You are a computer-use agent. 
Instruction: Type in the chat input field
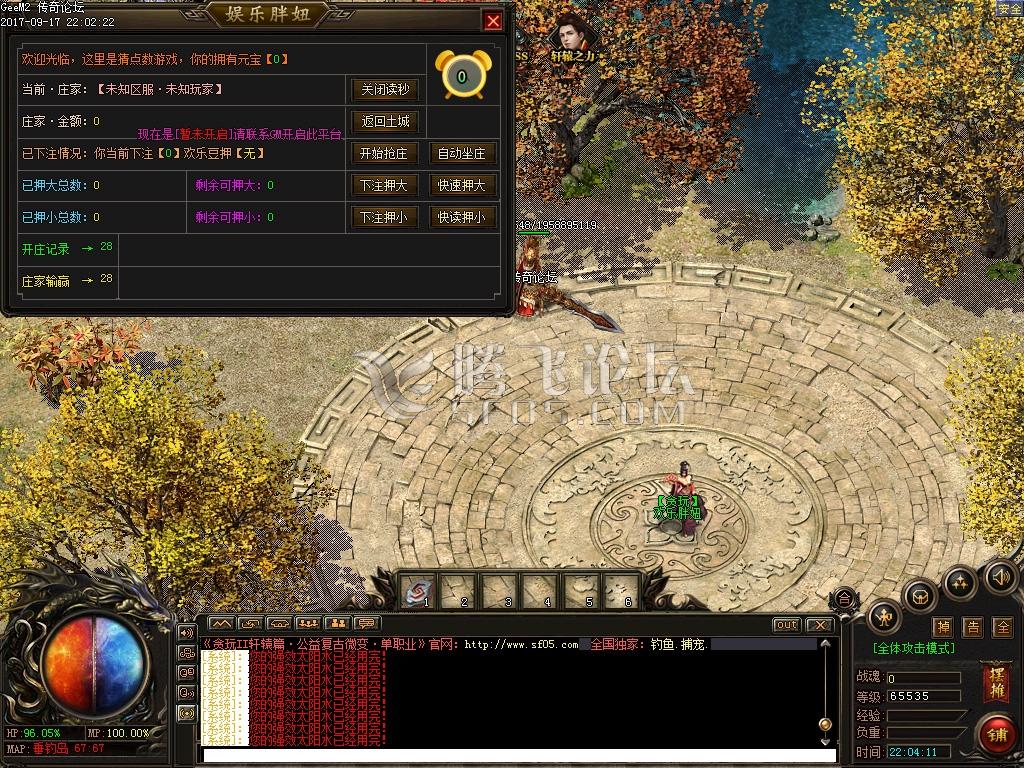518,755
